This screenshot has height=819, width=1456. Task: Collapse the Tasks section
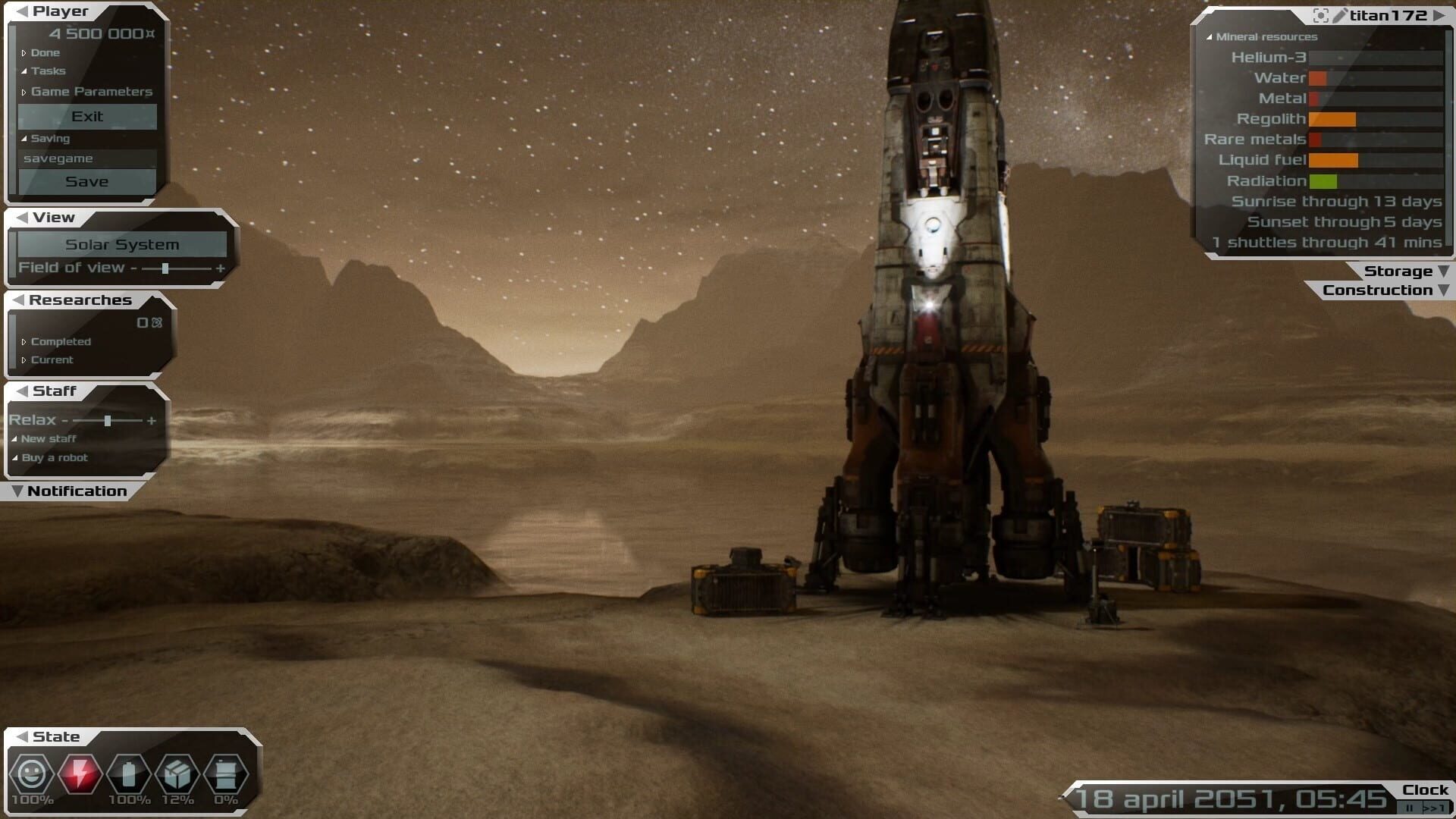click(47, 71)
